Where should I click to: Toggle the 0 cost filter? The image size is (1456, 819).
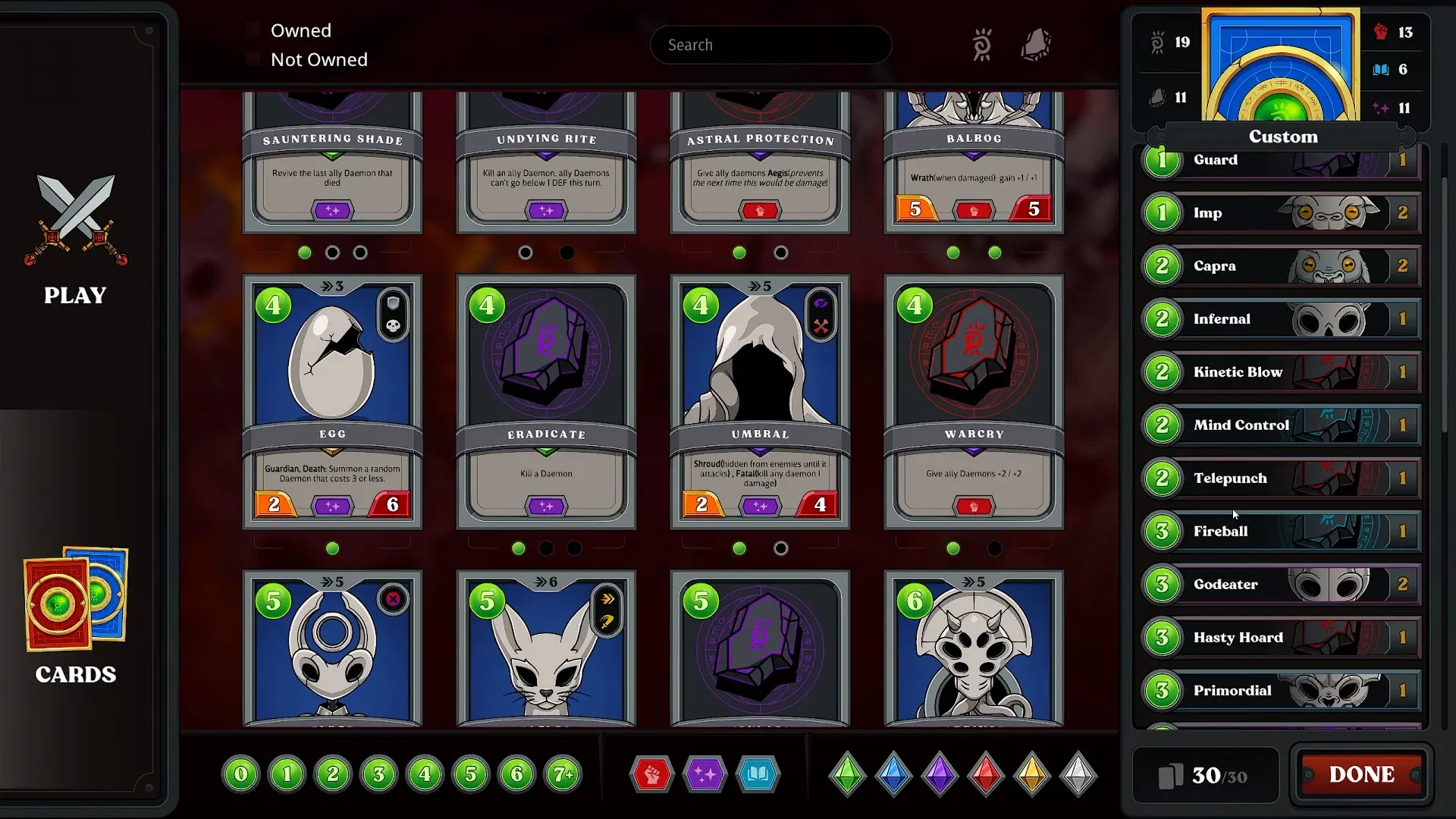[x=240, y=774]
